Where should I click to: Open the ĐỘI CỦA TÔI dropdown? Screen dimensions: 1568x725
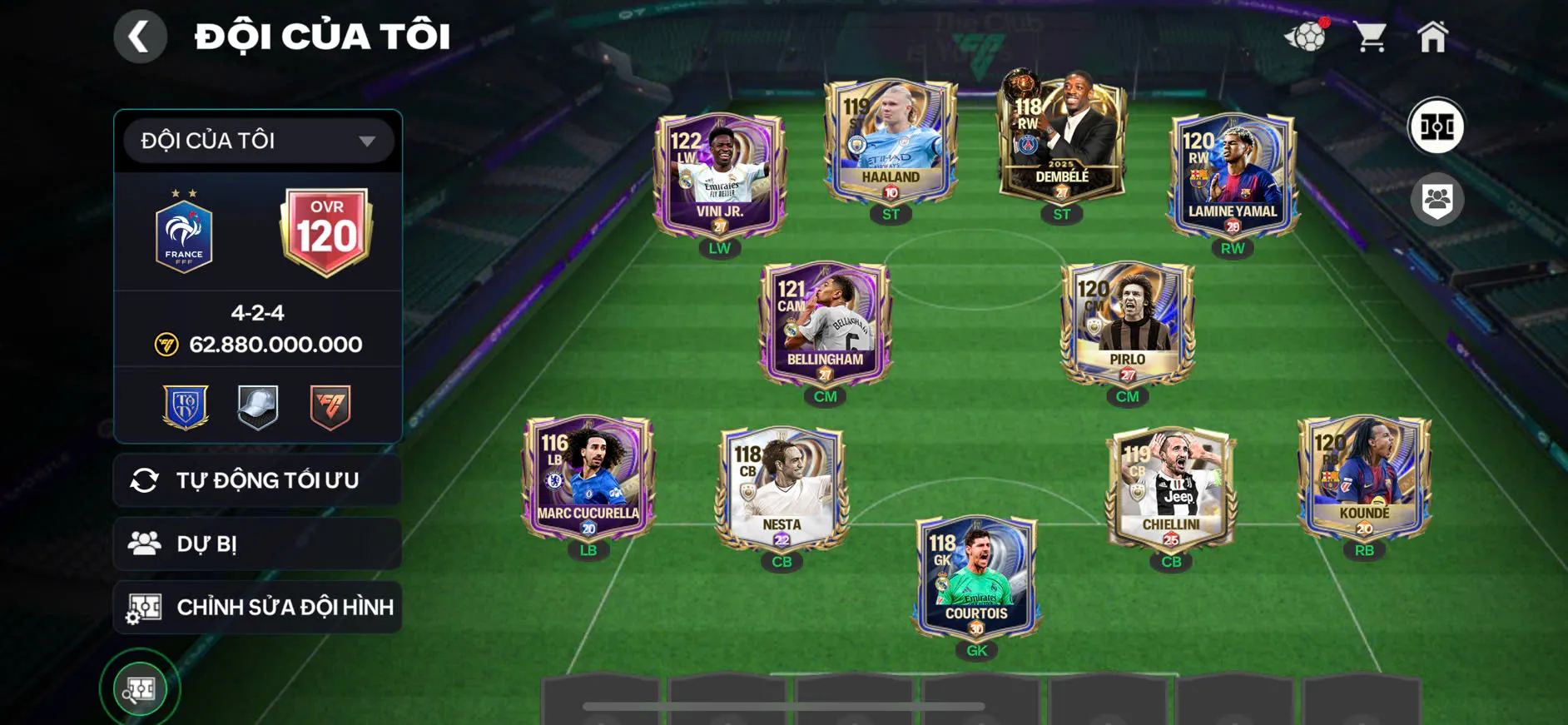pos(258,141)
